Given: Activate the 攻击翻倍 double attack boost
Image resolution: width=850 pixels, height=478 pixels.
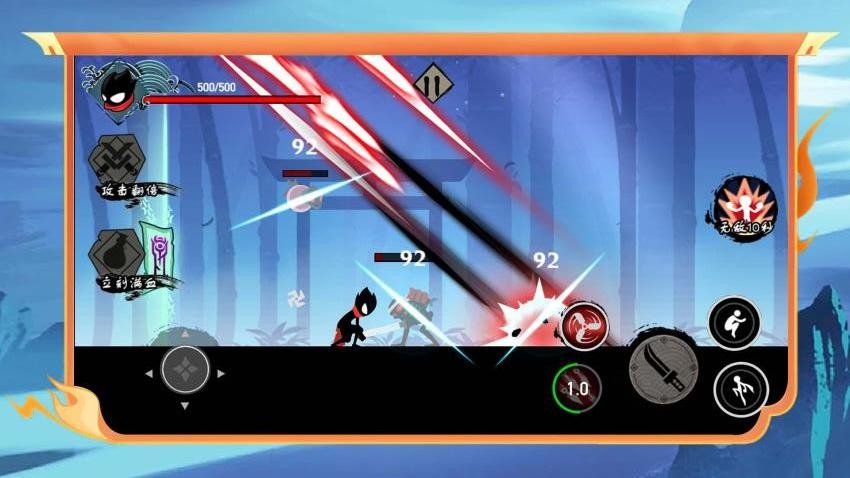Looking at the screenshot, I should [120, 158].
